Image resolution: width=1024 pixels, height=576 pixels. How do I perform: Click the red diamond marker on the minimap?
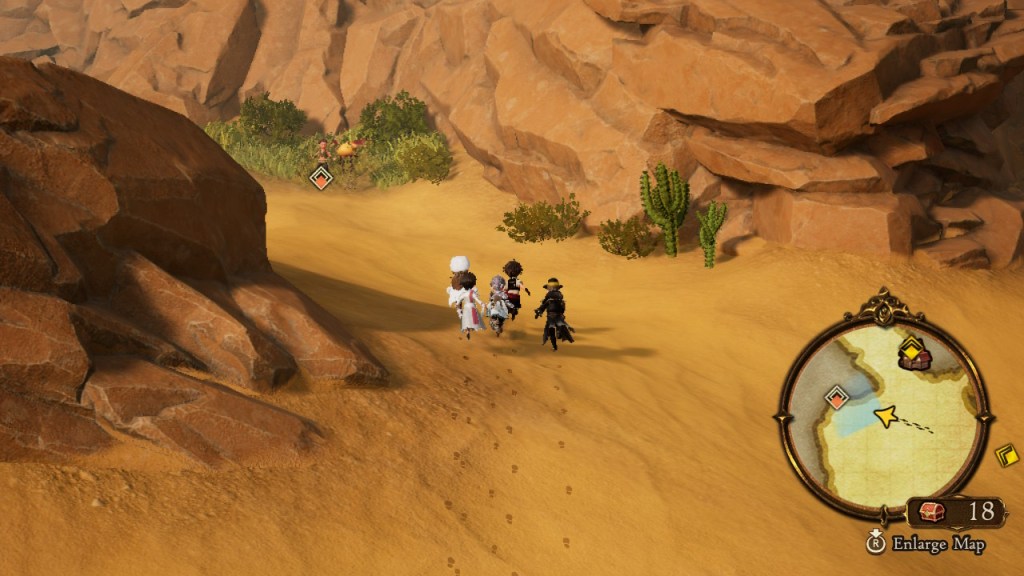[836, 399]
